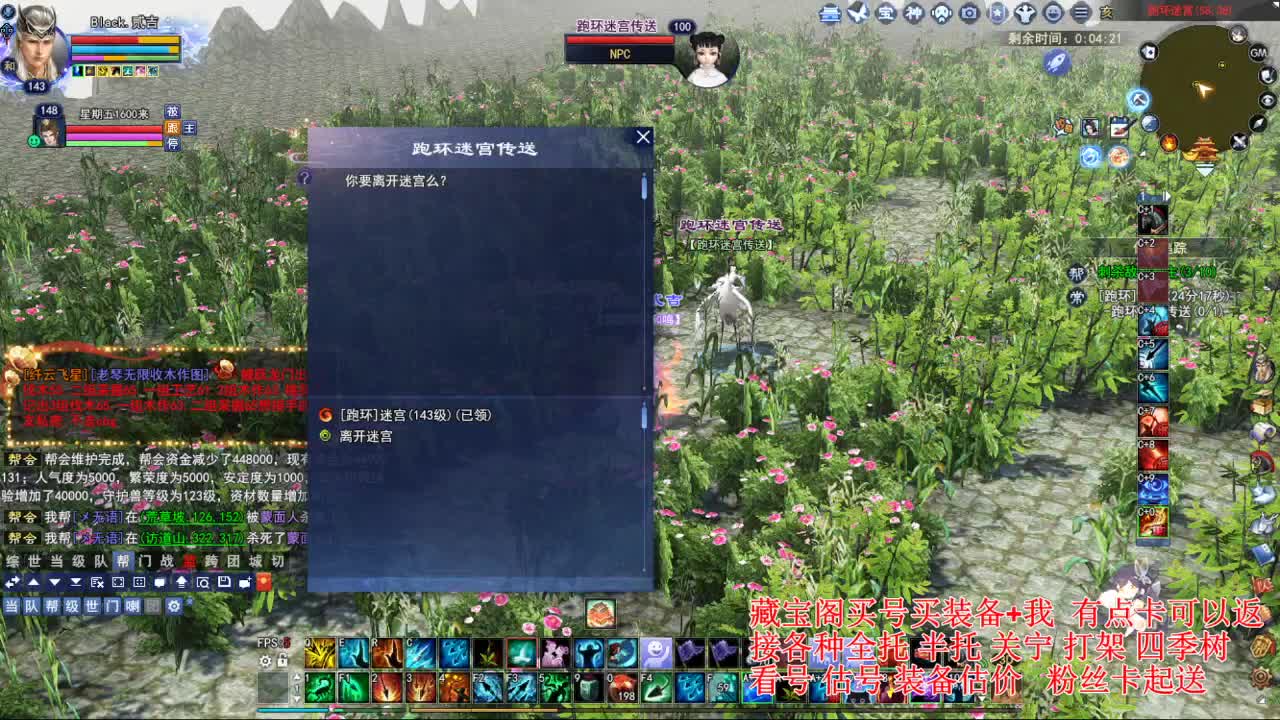Toggle the clear-chat icon in chat toolbar
This screenshot has height=720, width=1280.
97,583
